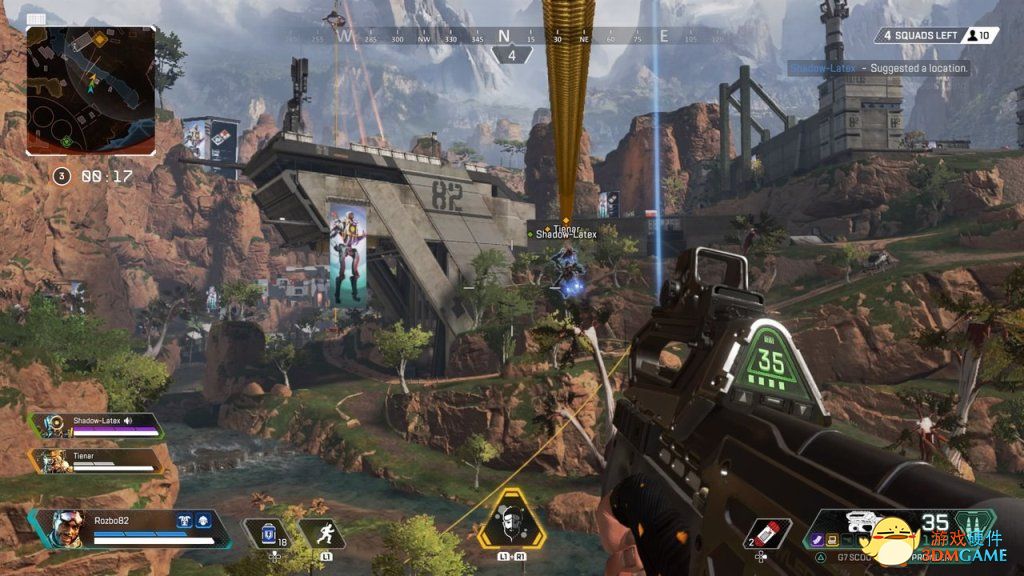Screen dimensions: 1024x576
Task: Use the shield cell healing item
Action: 268,534
